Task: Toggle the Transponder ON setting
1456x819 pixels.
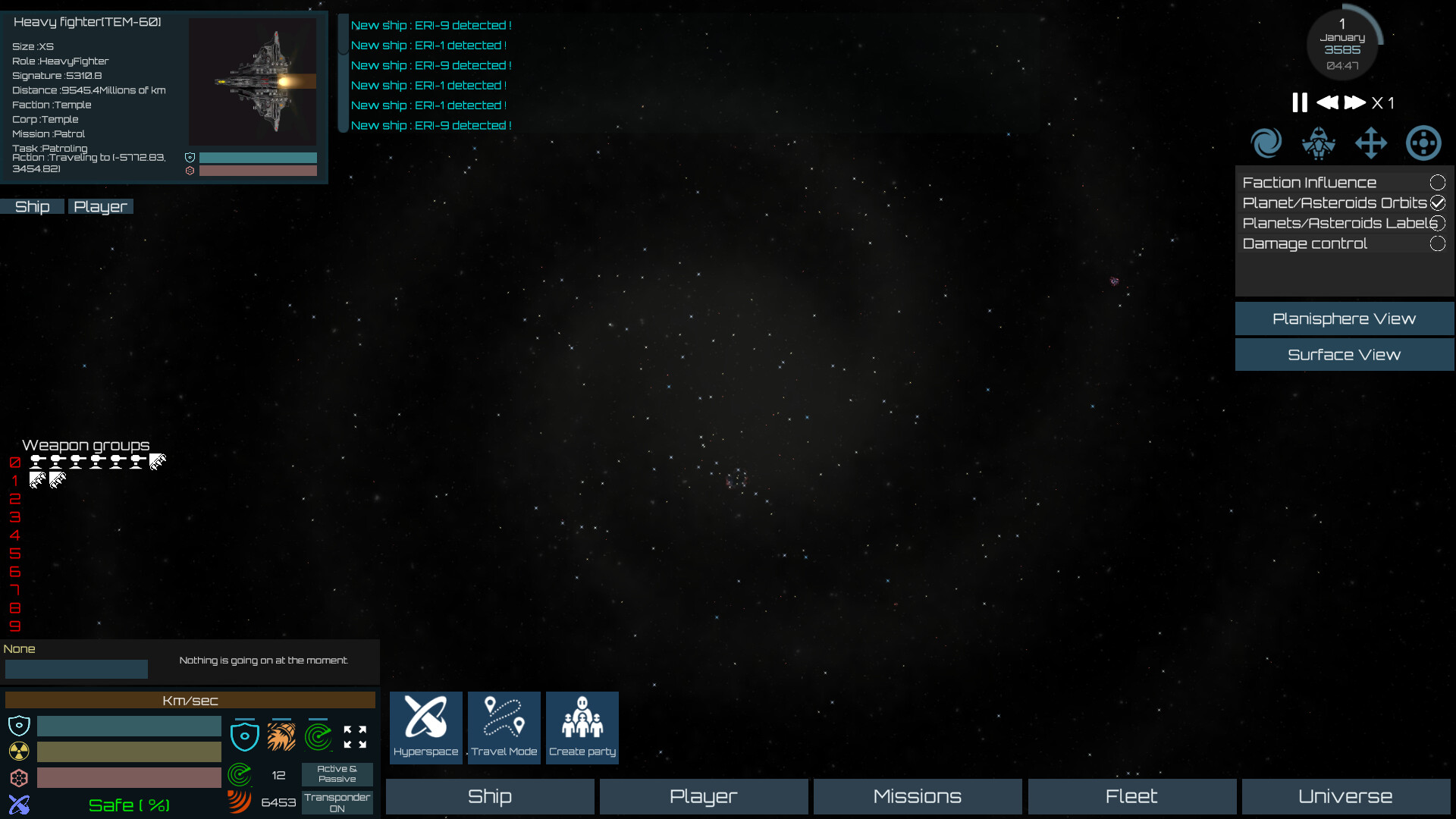Action: point(337,801)
